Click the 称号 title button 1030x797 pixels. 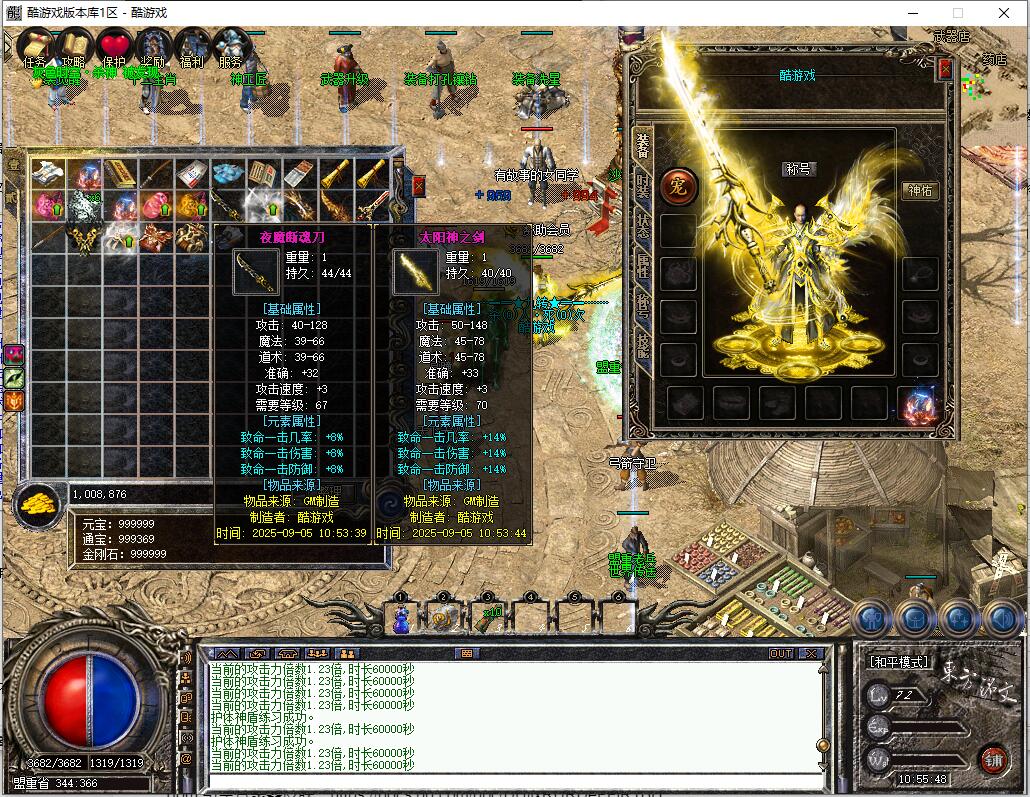(797, 169)
